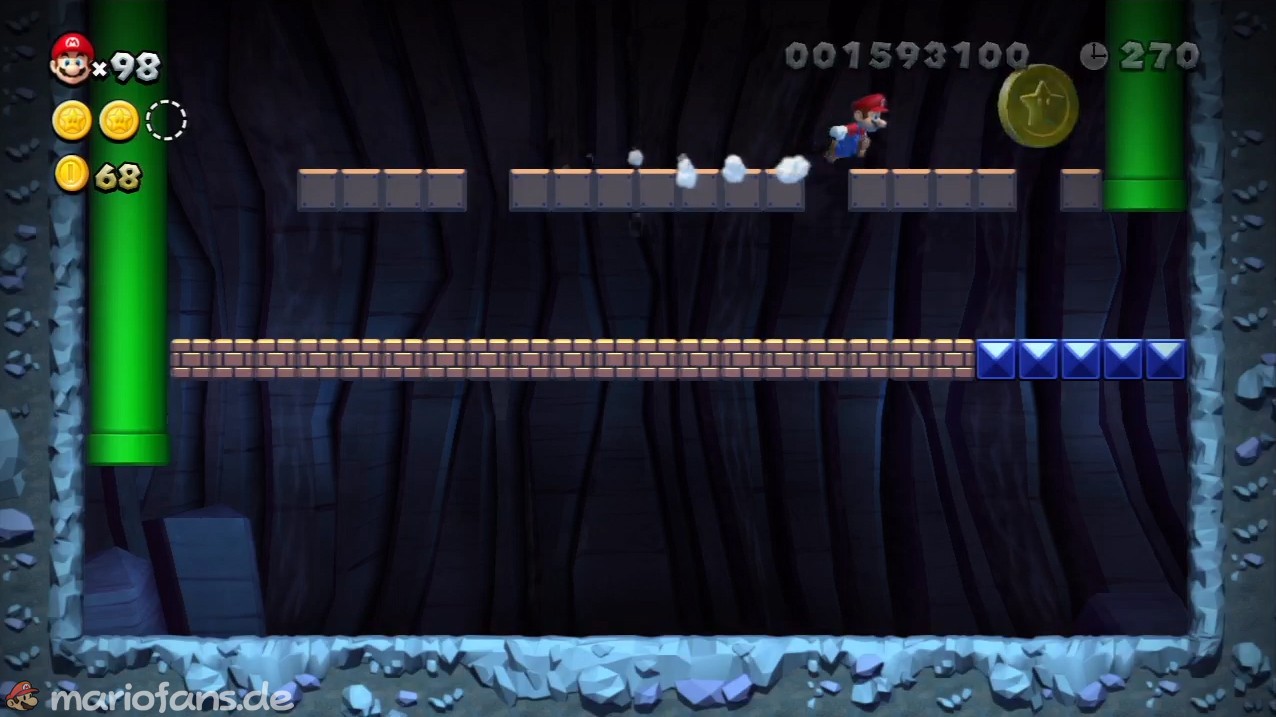The width and height of the screenshot is (1276, 717).
Task: Click the gold coin counter icon
Action: click(71, 175)
